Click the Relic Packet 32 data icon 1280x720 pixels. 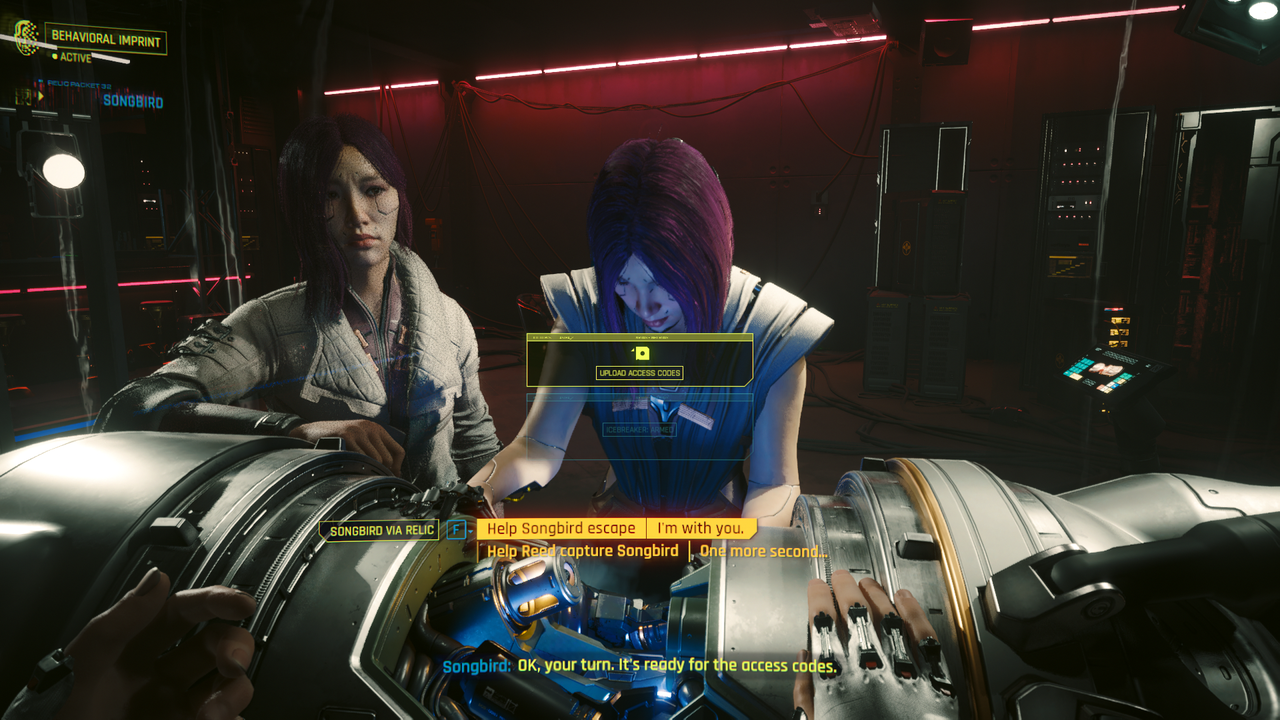click(x=40, y=82)
